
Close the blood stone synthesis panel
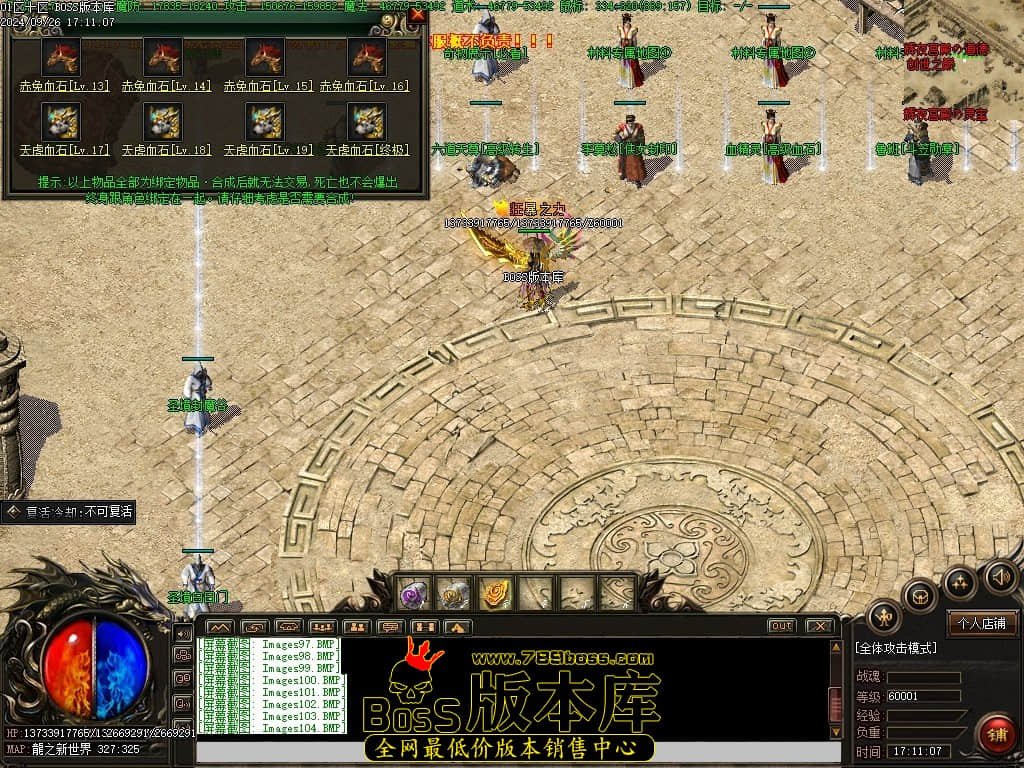[x=417, y=15]
